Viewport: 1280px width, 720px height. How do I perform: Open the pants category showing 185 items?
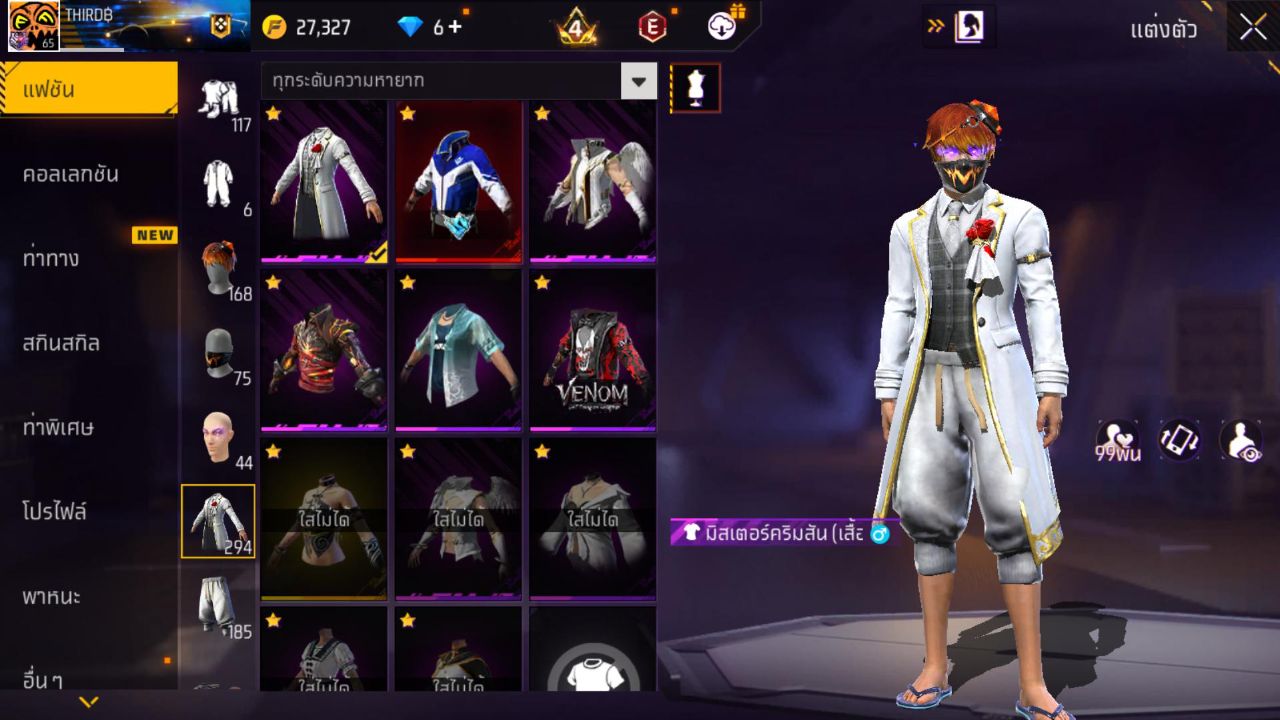(220, 600)
